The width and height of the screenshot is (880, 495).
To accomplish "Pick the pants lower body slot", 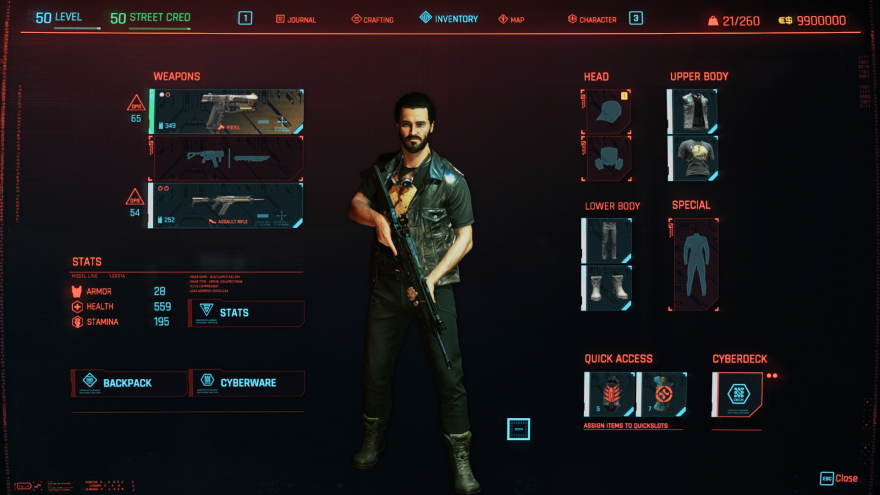I will point(606,241).
